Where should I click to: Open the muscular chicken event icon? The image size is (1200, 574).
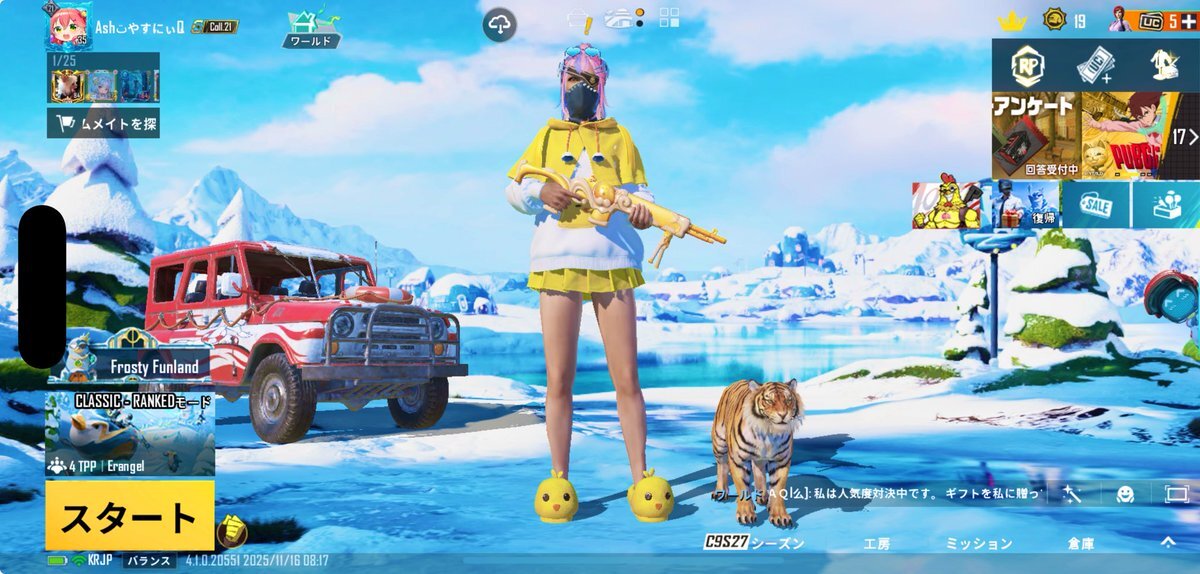945,204
